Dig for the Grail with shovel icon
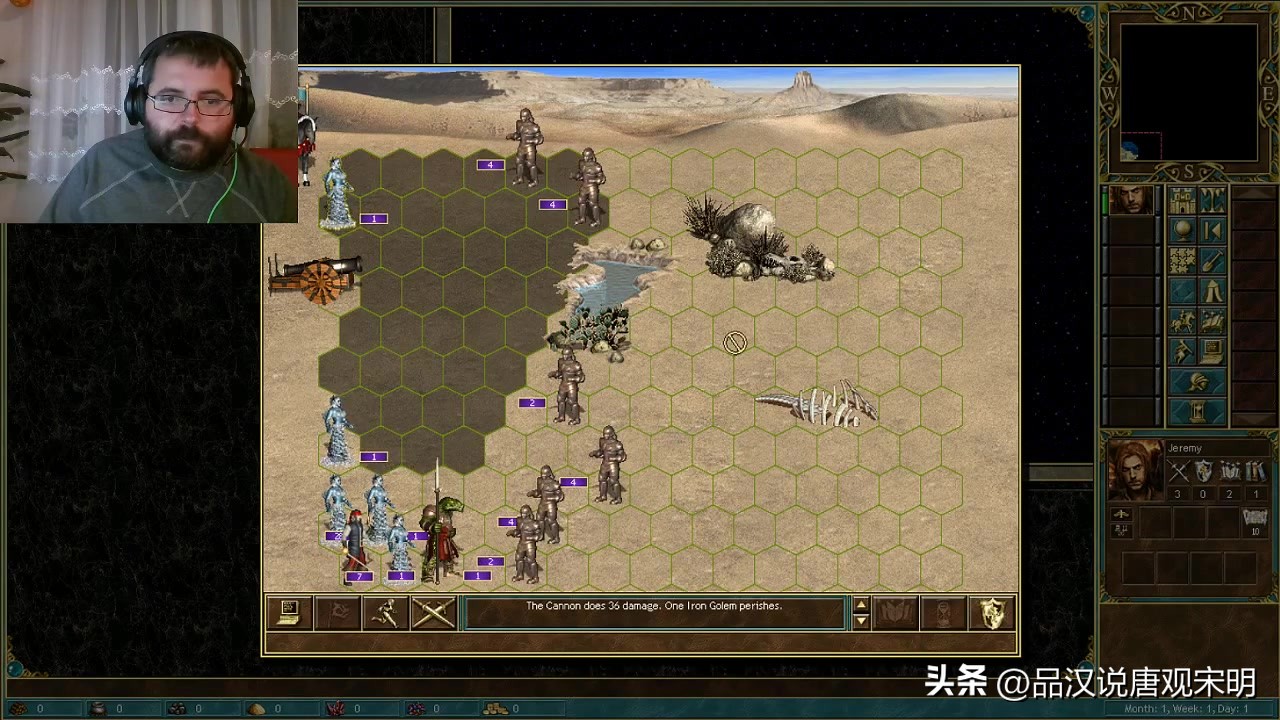 point(1213,260)
